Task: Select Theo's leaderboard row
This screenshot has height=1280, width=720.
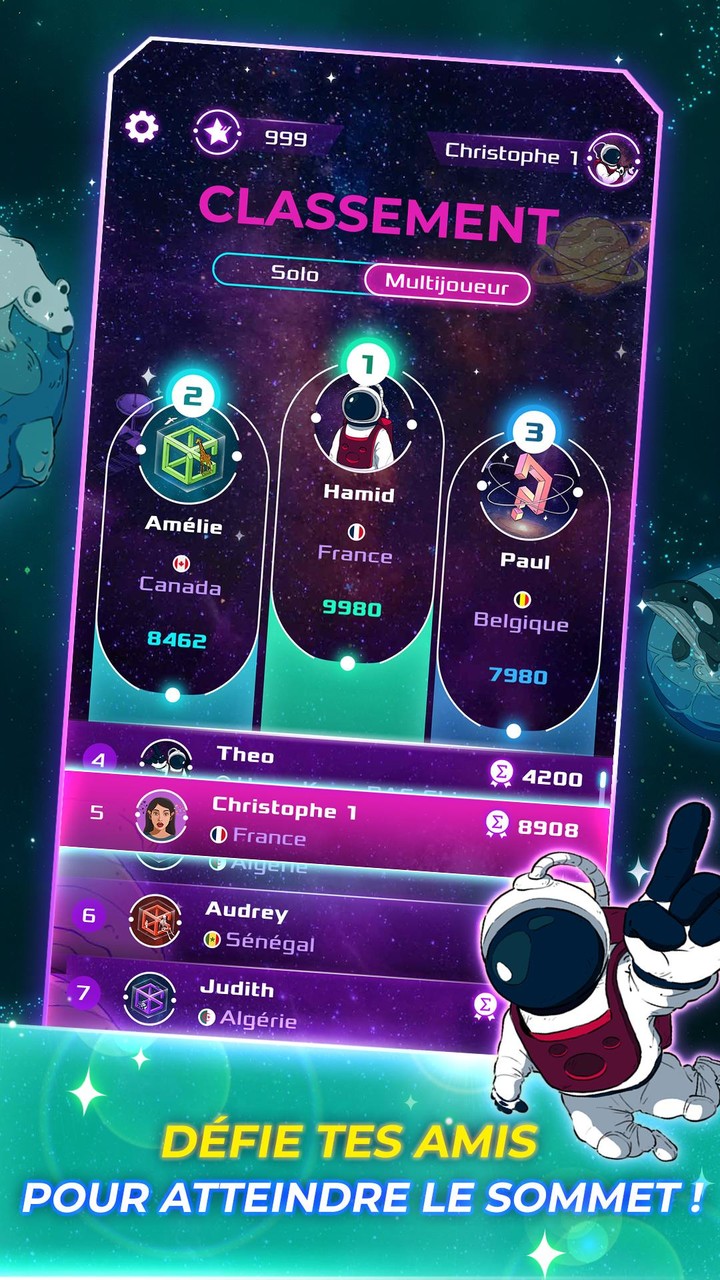Action: point(340,763)
